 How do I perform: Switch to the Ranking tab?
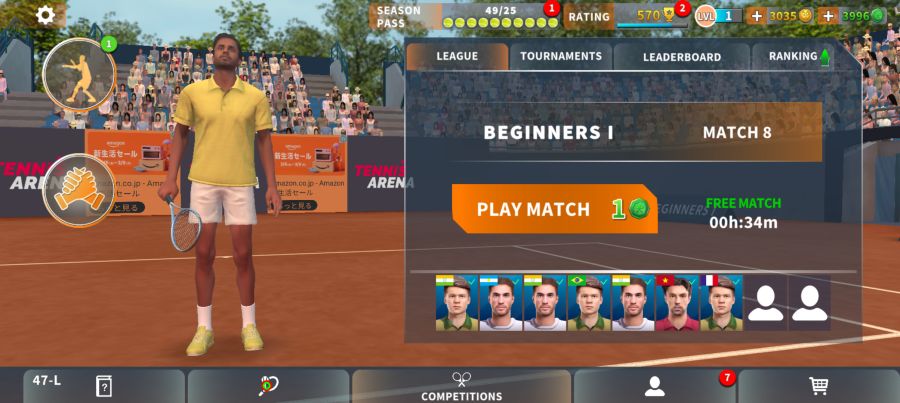(x=799, y=57)
